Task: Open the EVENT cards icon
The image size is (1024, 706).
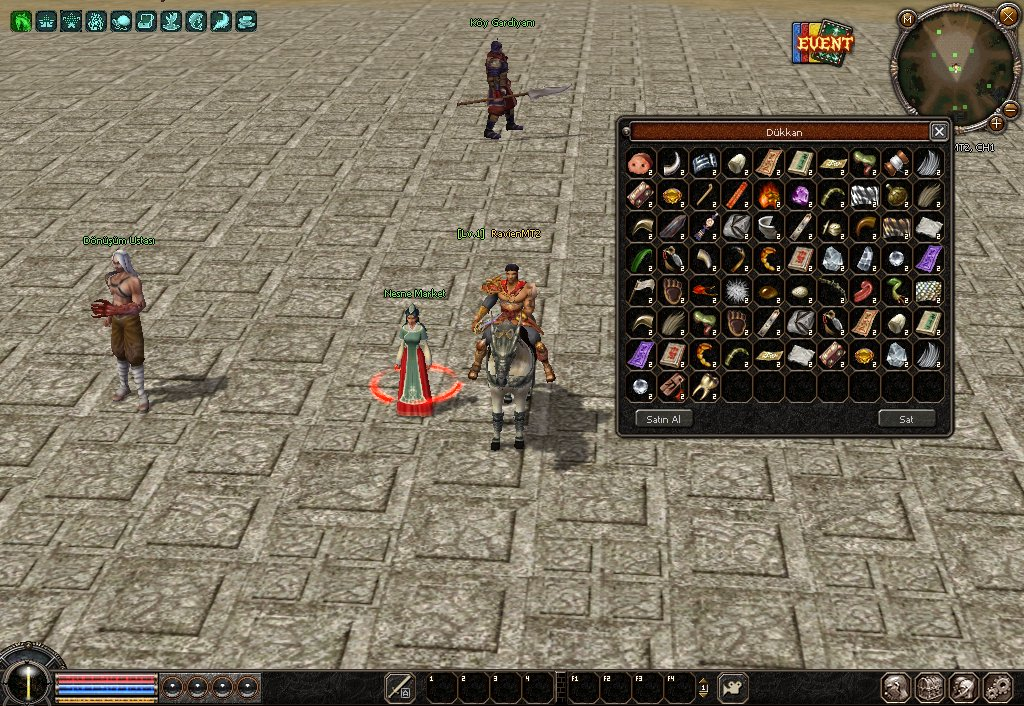Action: (x=822, y=44)
